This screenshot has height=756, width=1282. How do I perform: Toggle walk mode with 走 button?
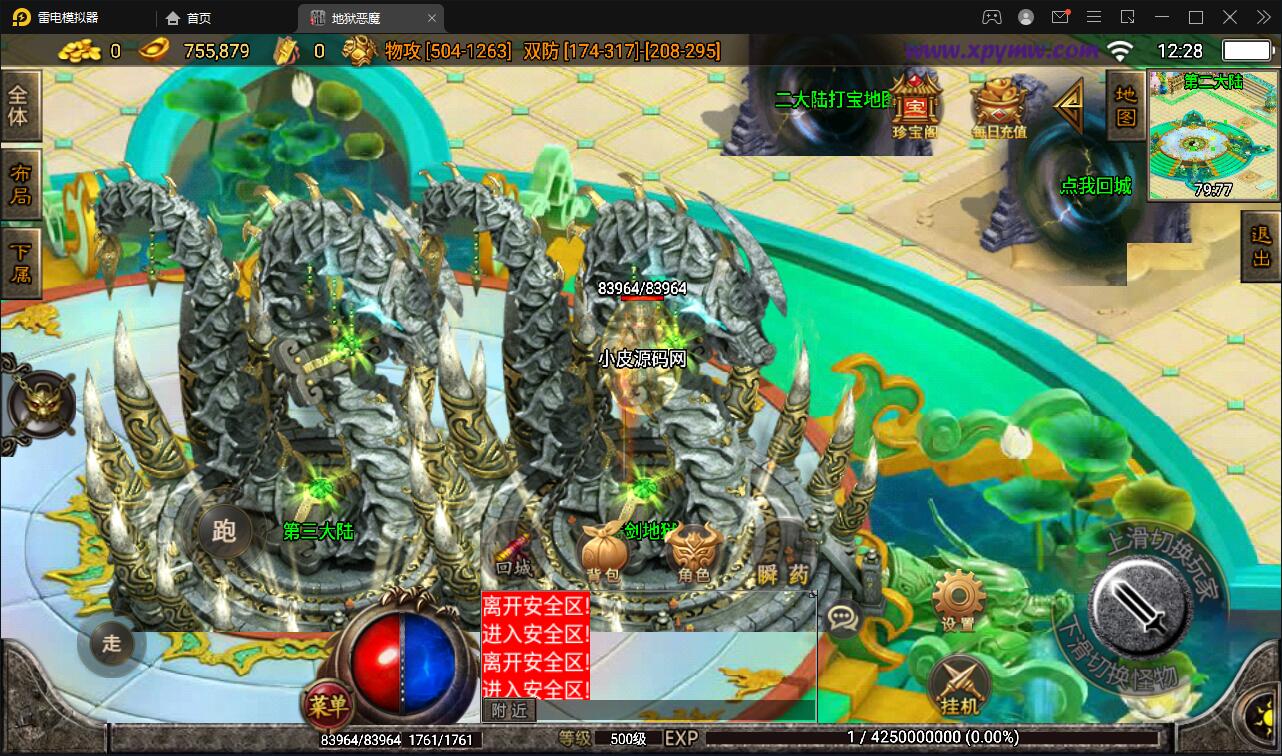tap(110, 645)
